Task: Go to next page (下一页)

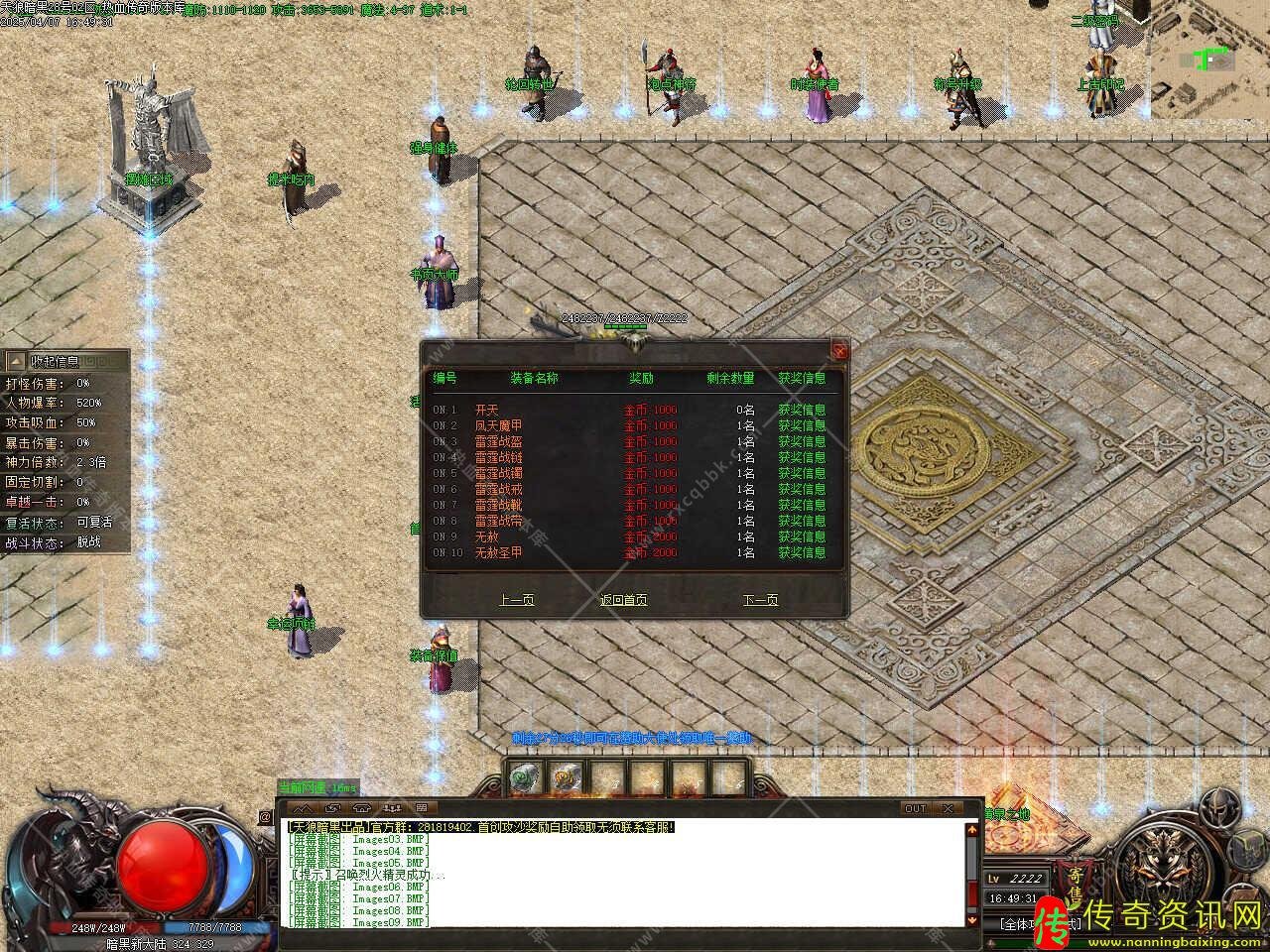Action: [760, 600]
